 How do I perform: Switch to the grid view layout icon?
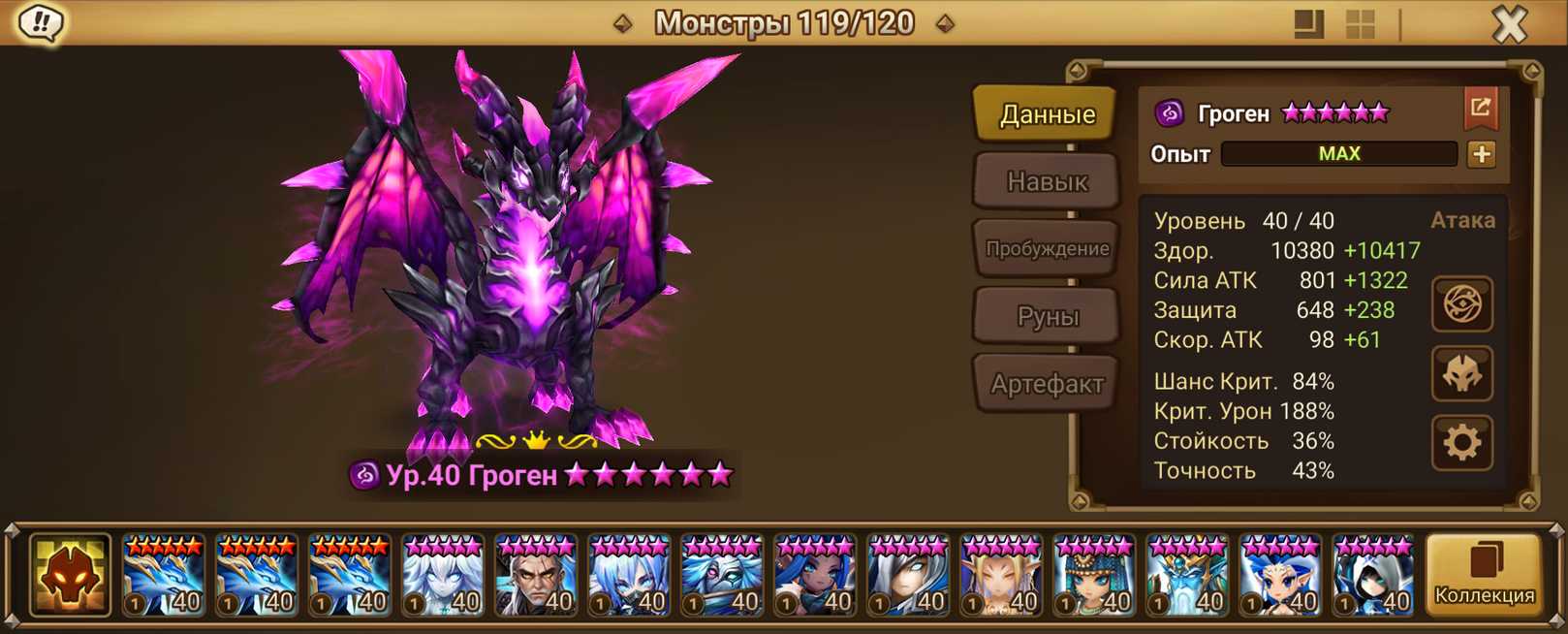coord(1361,24)
